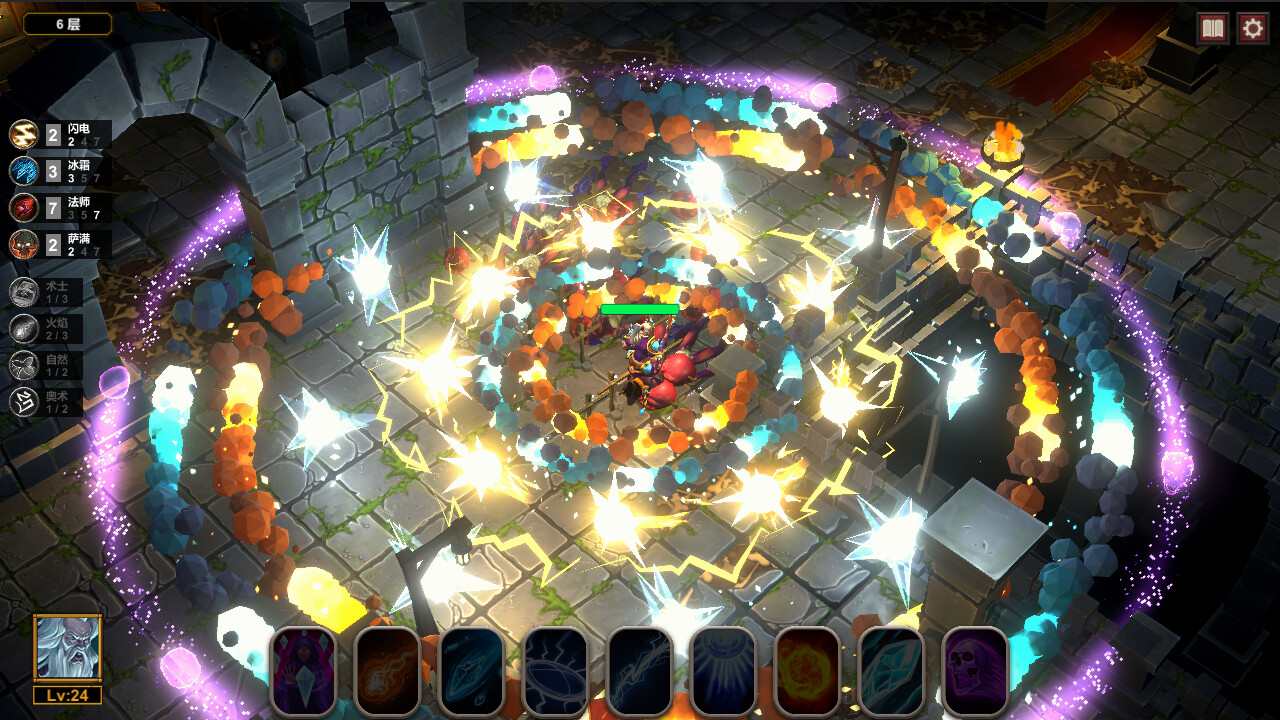
Task: Select the inactive 奥术 arcane trait
Action: click(x=47, y=402)
